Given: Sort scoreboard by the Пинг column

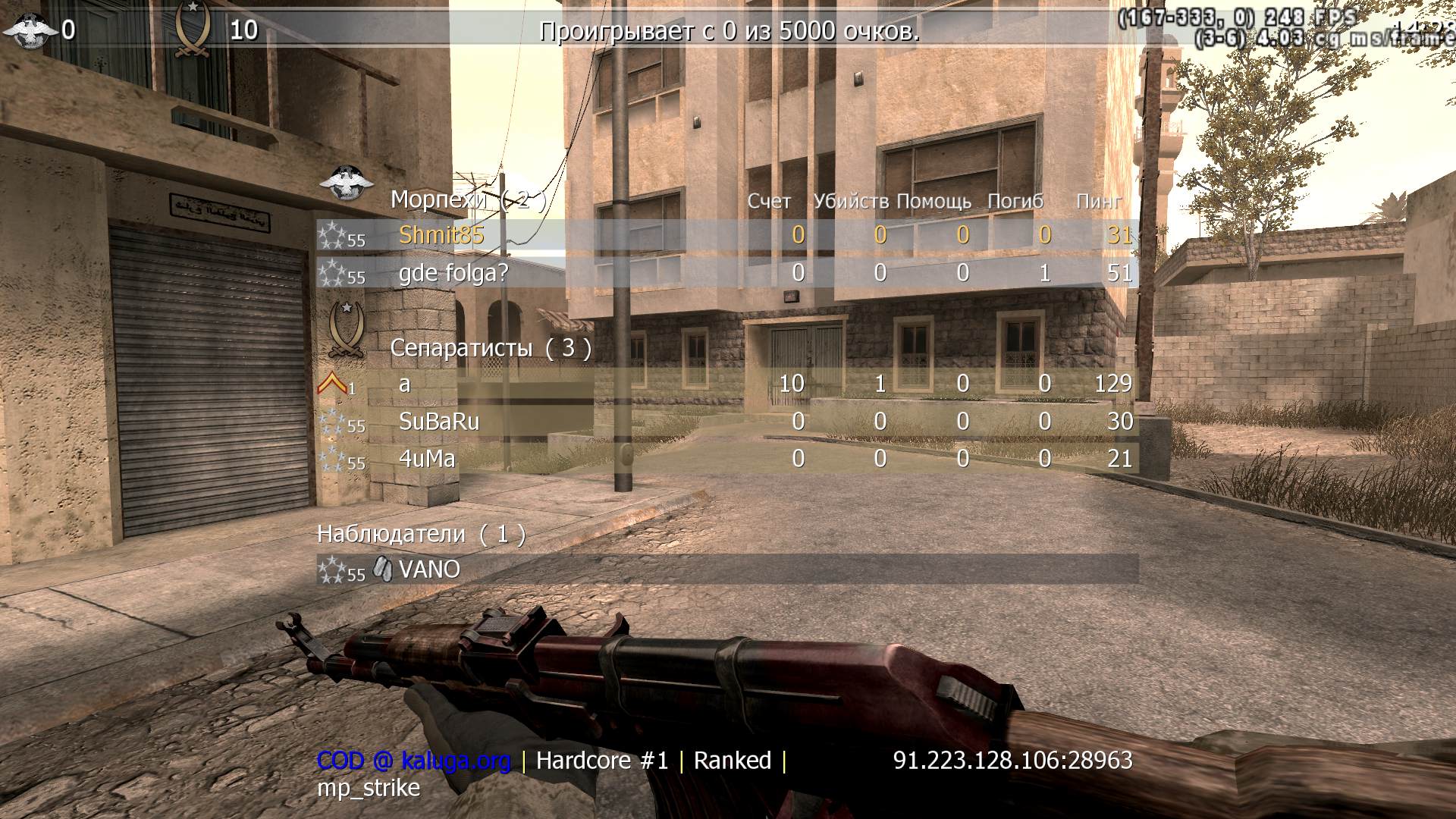Looking at the screenshot, I should [x=1099, y=202].
